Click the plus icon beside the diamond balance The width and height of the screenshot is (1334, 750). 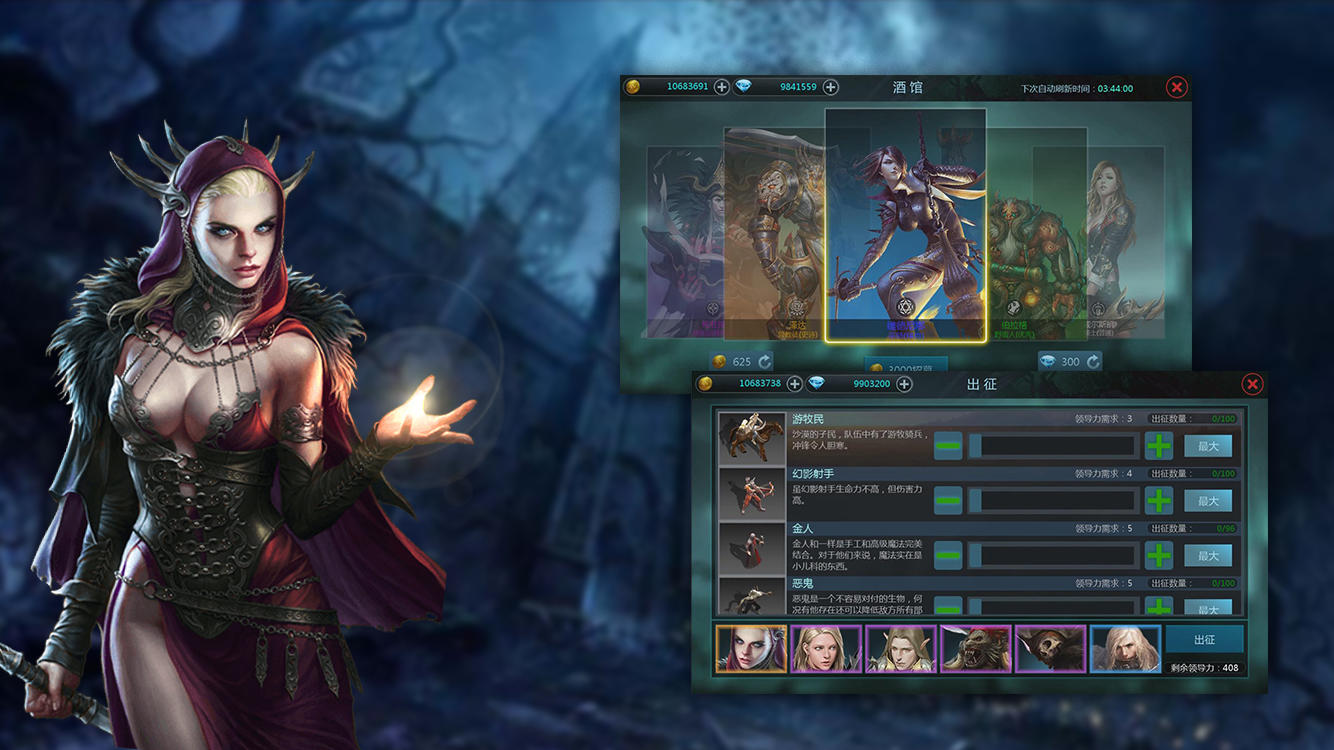point(831,87)
